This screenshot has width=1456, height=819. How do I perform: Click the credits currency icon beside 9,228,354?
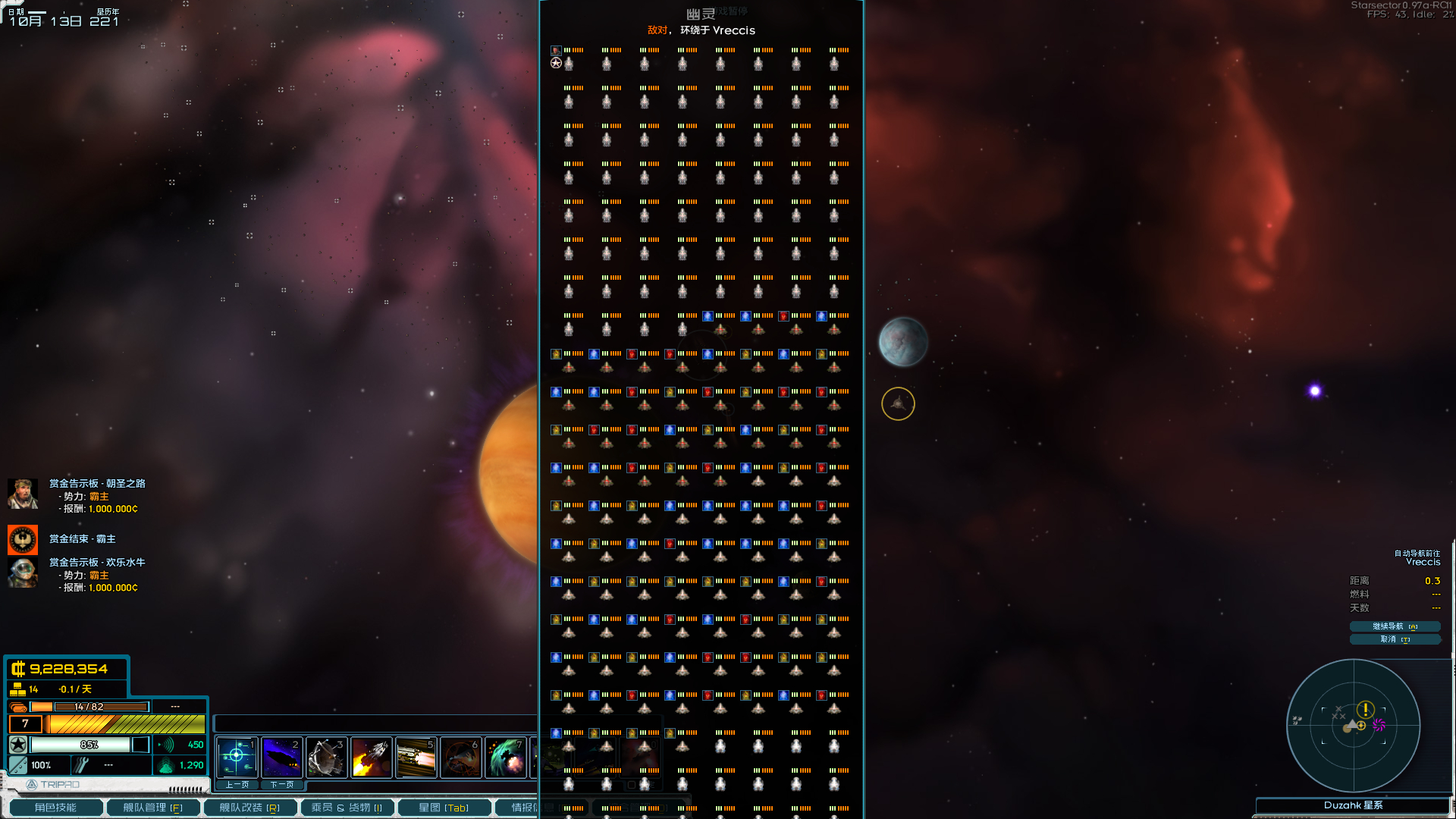click(x=17, y=670)
